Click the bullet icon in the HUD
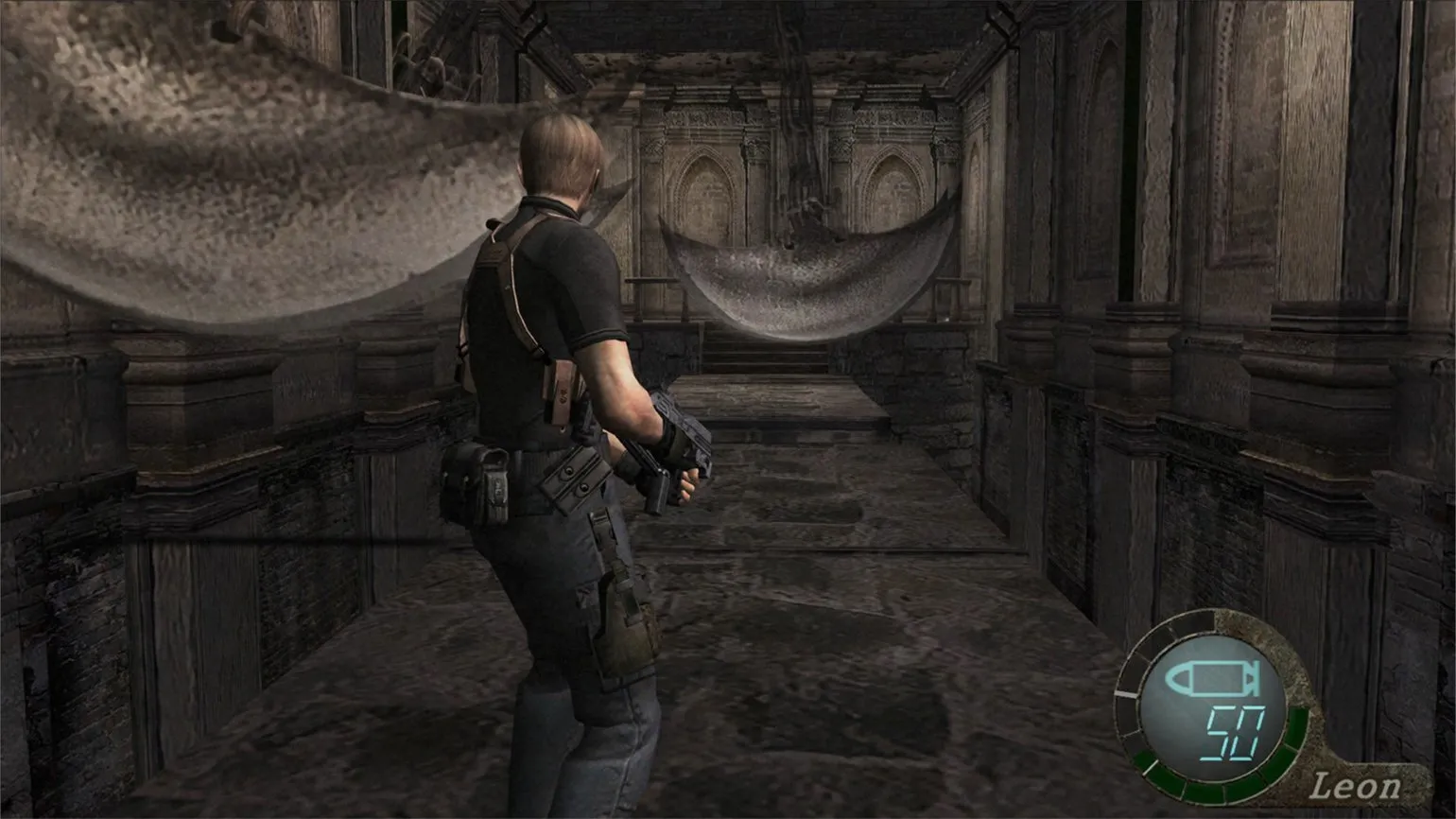The image size is (1456, 819). [1212, 679]
